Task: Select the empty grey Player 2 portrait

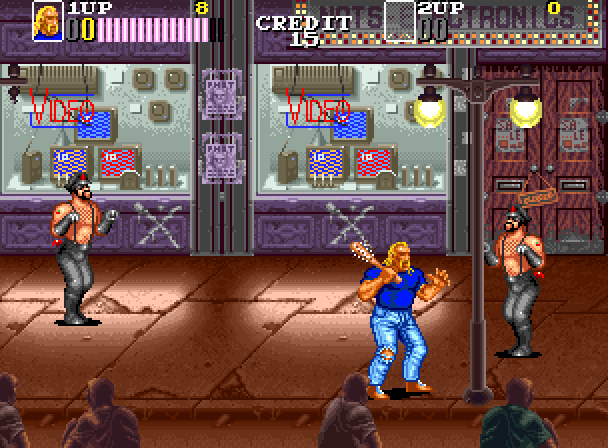Action: 399,20
